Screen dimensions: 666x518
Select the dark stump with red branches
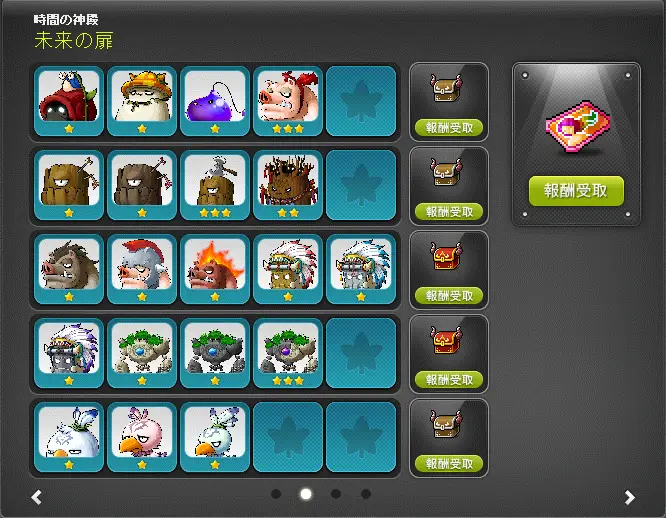coord(288,185)
